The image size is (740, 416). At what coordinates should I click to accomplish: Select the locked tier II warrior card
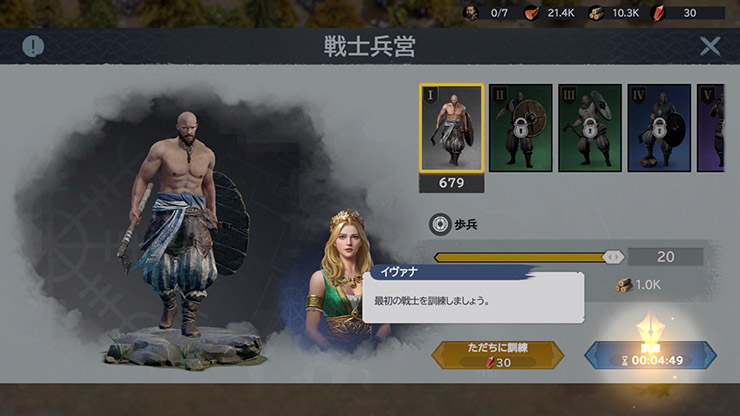coord(519,128)
